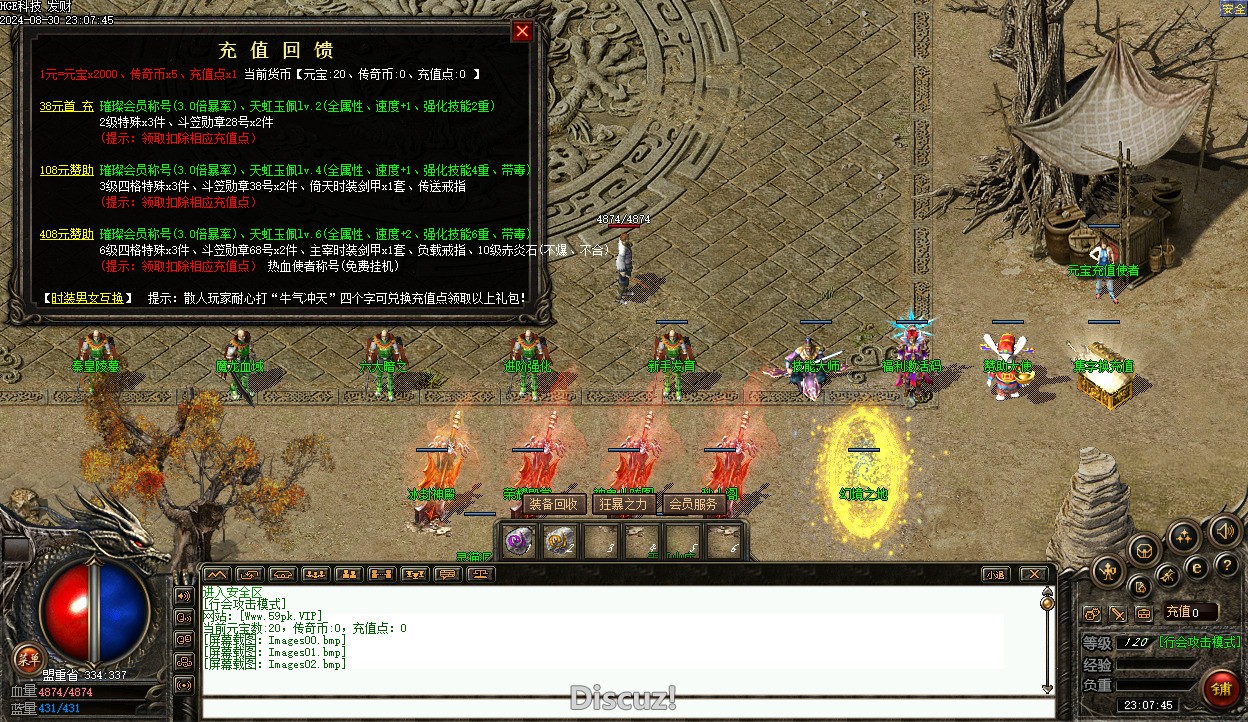Open the 会员服务 member services button

693,504
